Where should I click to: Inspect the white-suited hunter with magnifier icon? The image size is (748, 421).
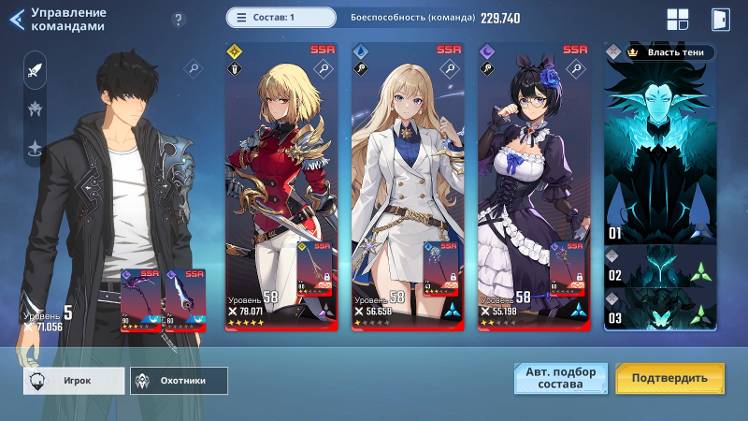[449, 69]
